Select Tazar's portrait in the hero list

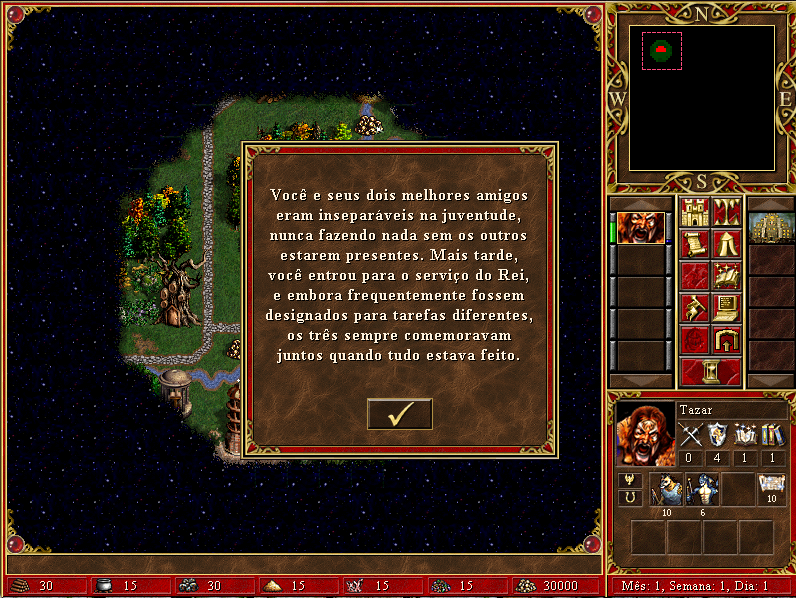(x=639, y=227)
